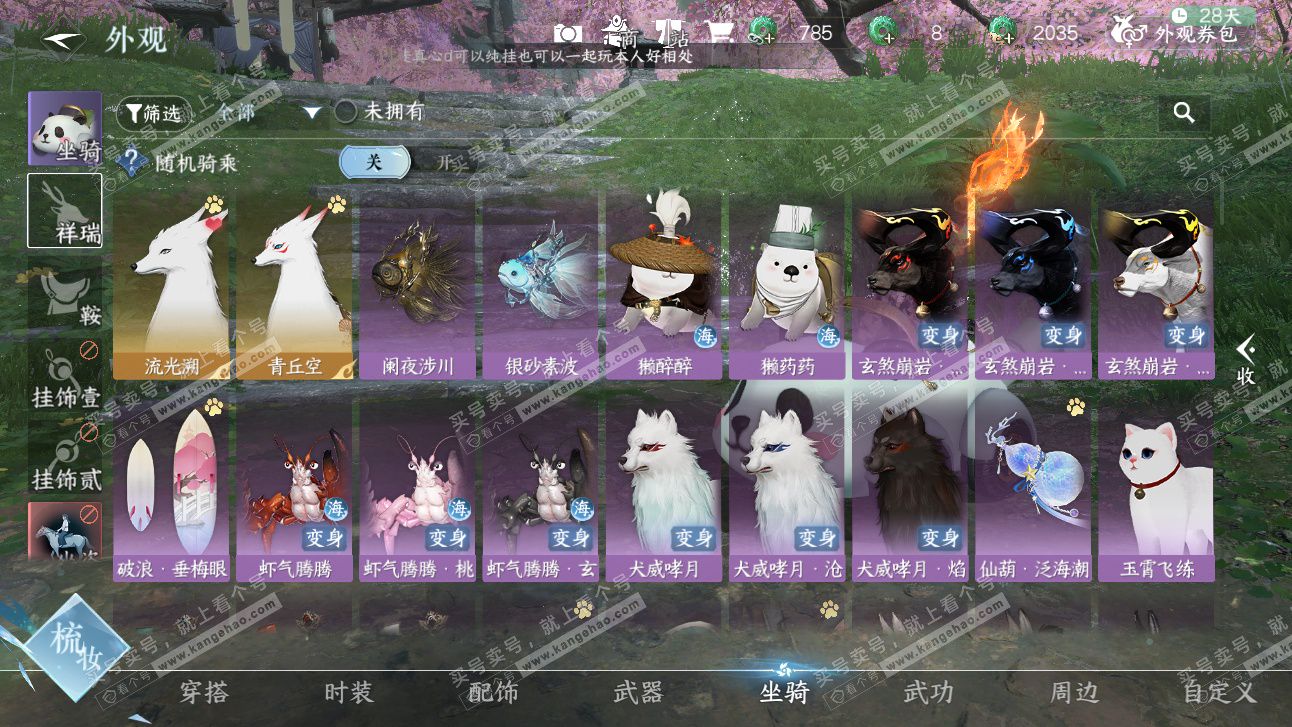Go back using the top-left arrow
This screenshot has width=1292, height=727.
[64, 41]
